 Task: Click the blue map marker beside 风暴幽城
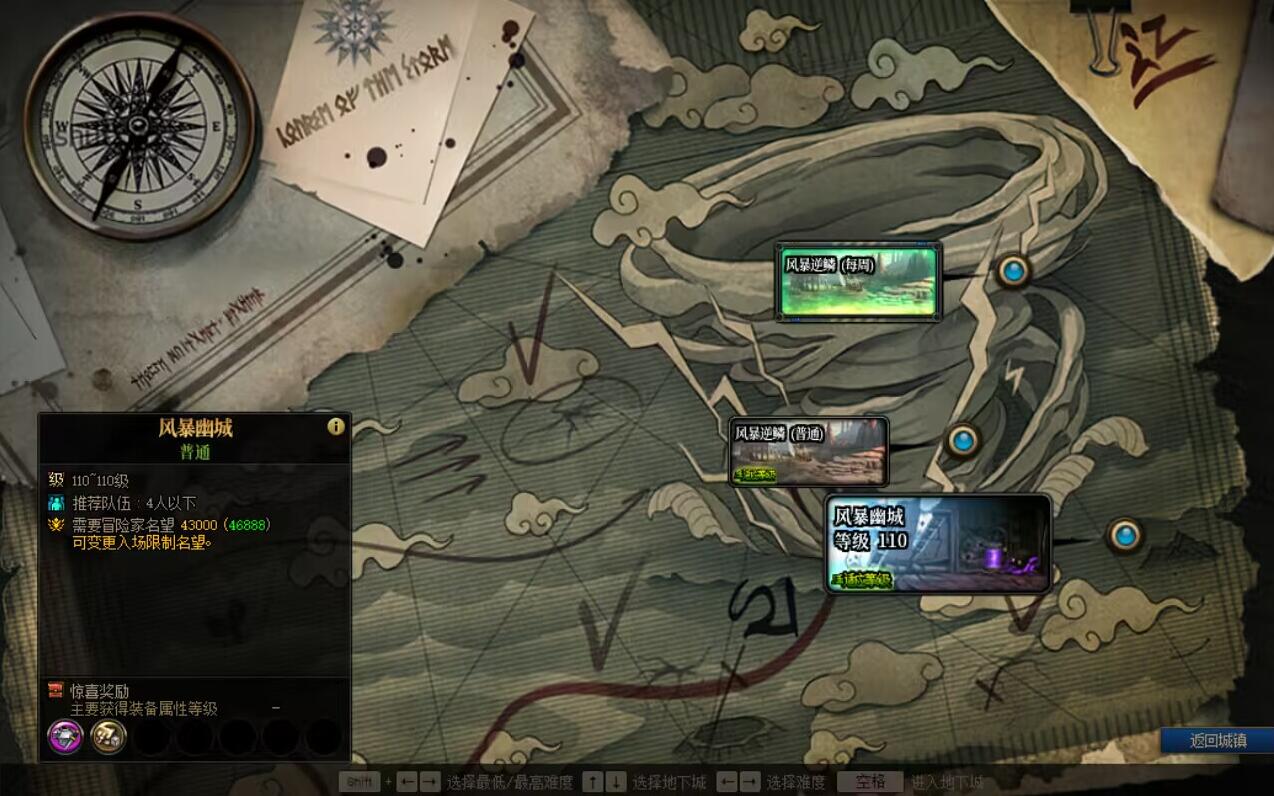pos(1125,535)
